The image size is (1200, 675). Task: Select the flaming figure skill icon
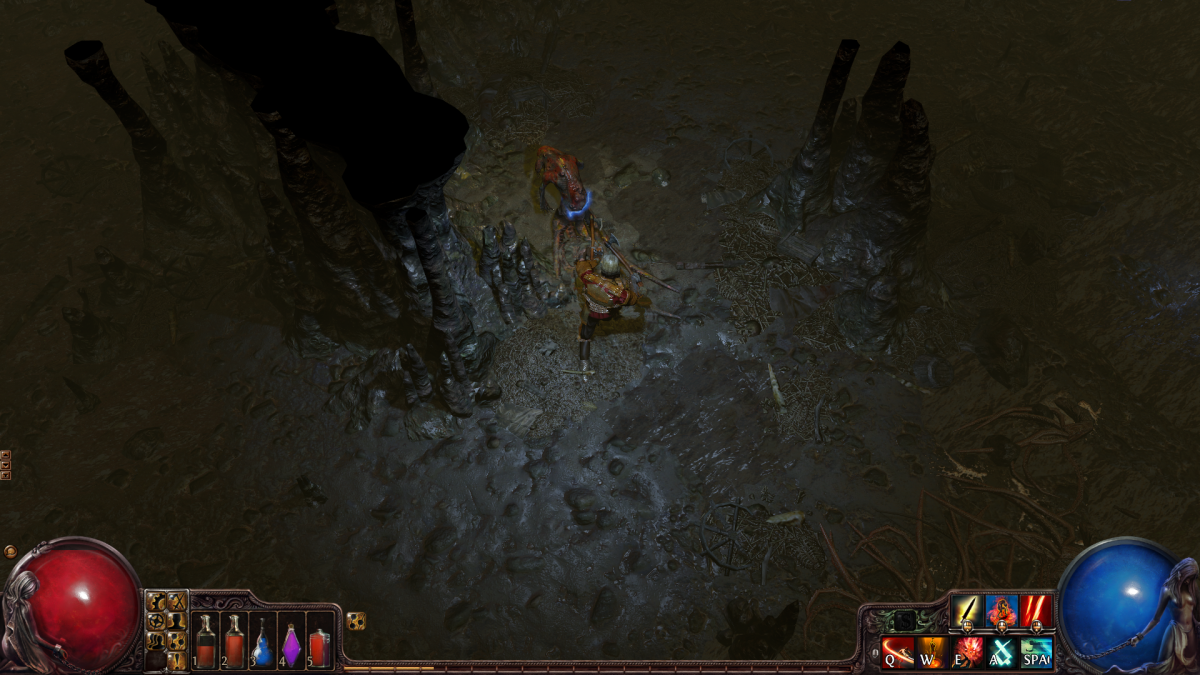[x=1002, y=611]
